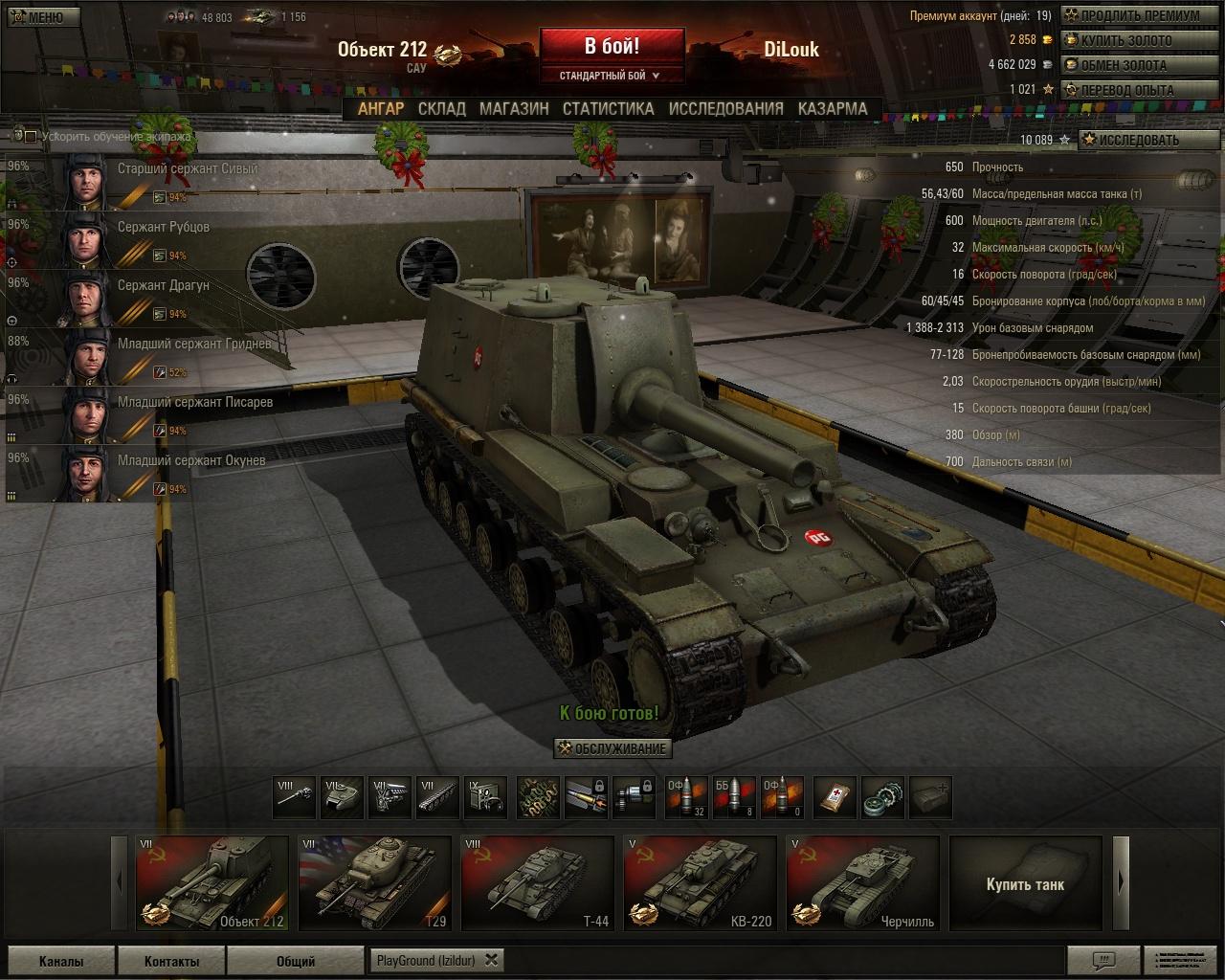Close the PlayGround (Izildur) chat tab

[491, 960]
